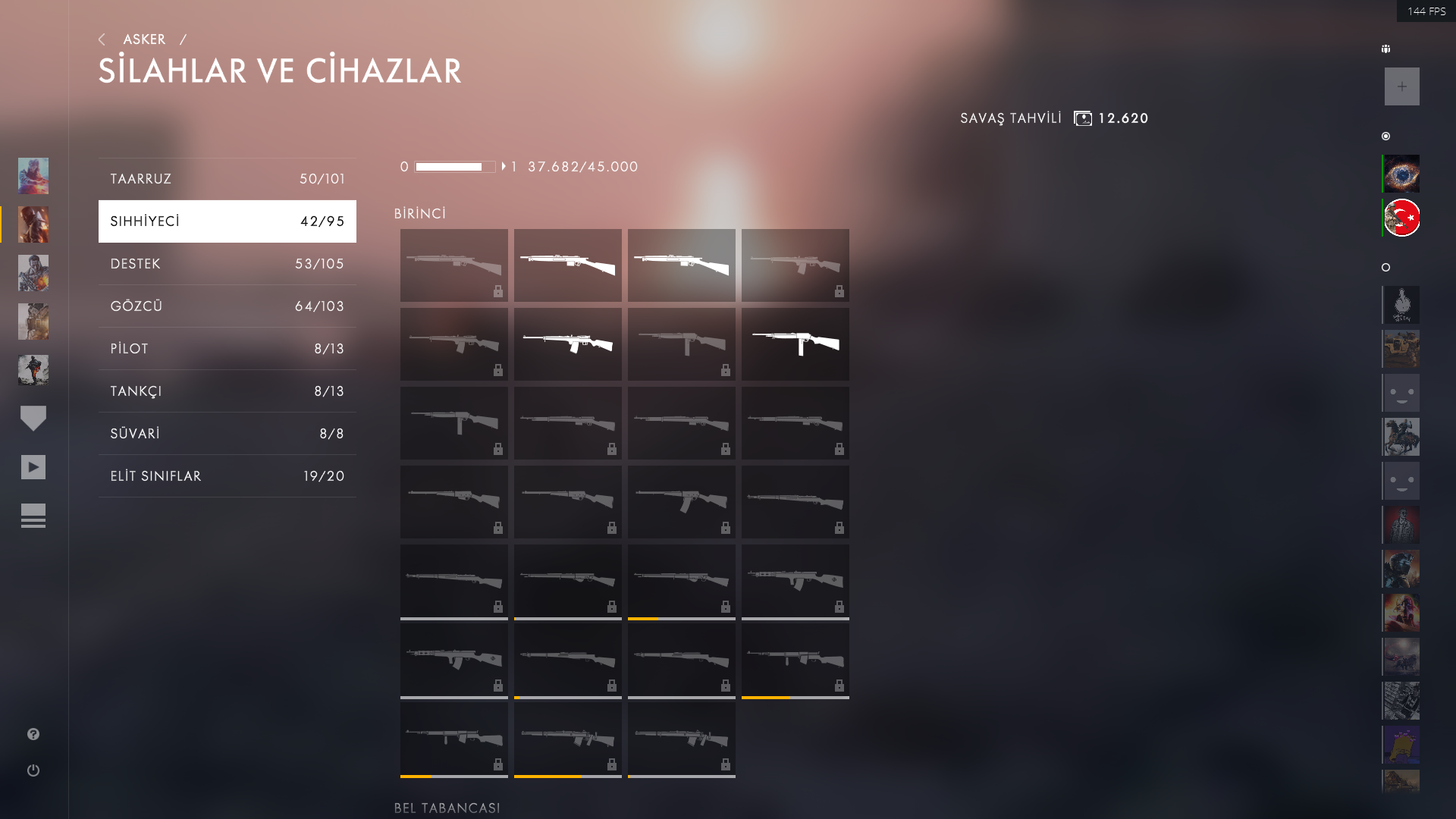Click the eye nebula friend avatar
Image resolution: width=1456 pixels, height=819 pixels.
[1401, 174]
